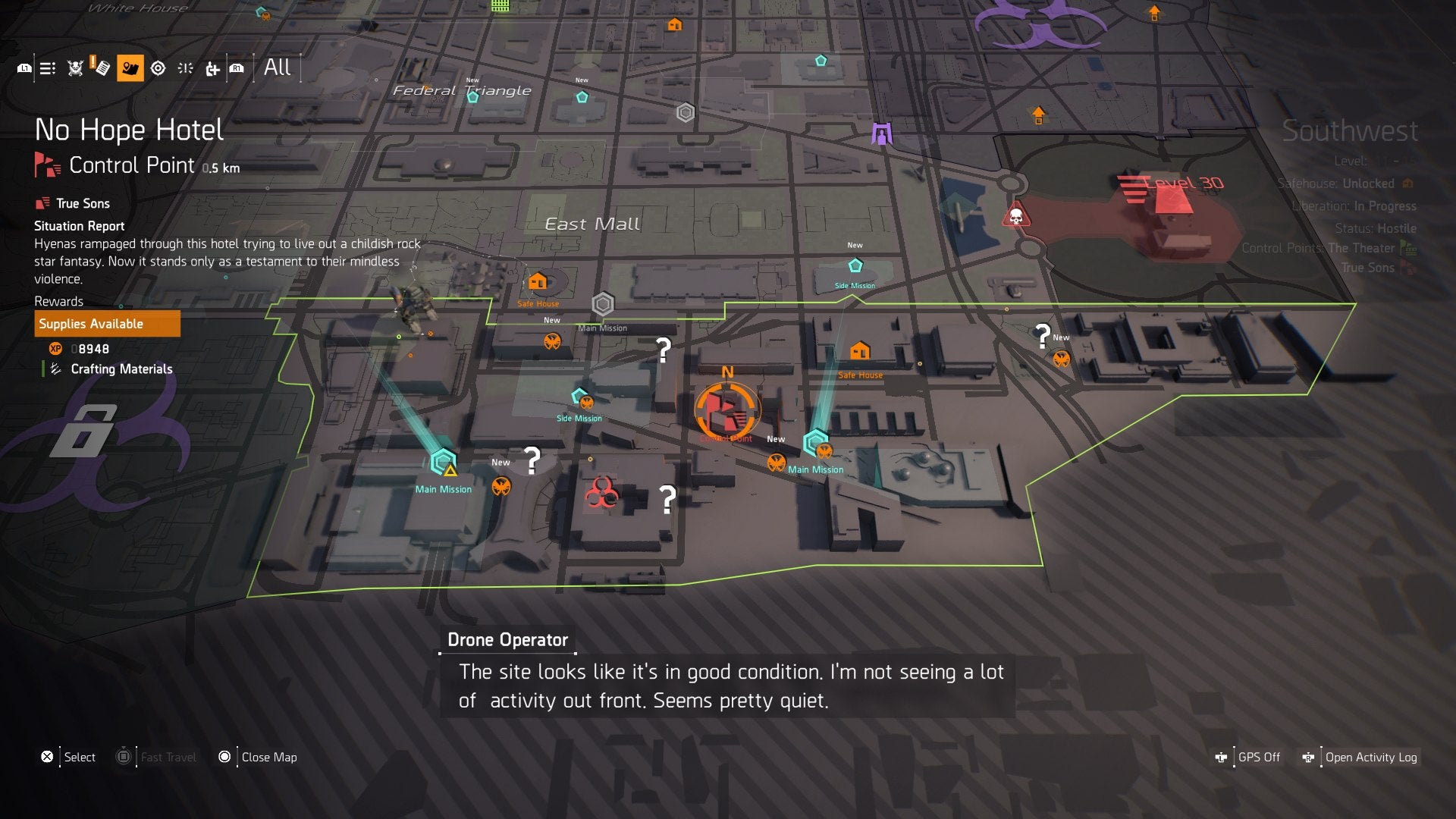Image resolution: width=1456 pixels, height=819 pixels.
Task: Change the 'All' map filter
Action: pyautogui.click(x=277, y=67)
